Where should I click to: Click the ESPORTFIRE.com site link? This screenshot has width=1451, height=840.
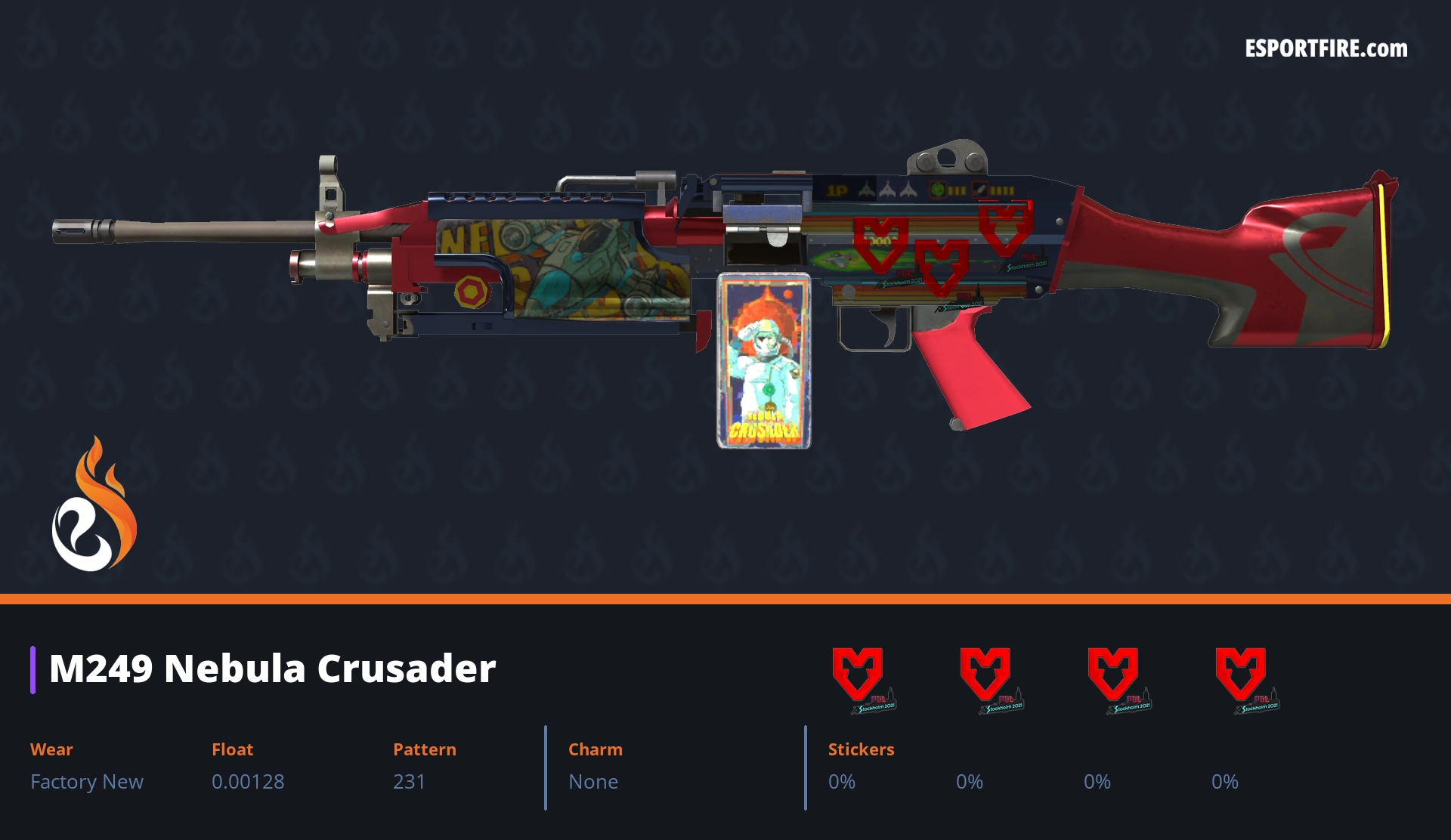[1326, 49]
